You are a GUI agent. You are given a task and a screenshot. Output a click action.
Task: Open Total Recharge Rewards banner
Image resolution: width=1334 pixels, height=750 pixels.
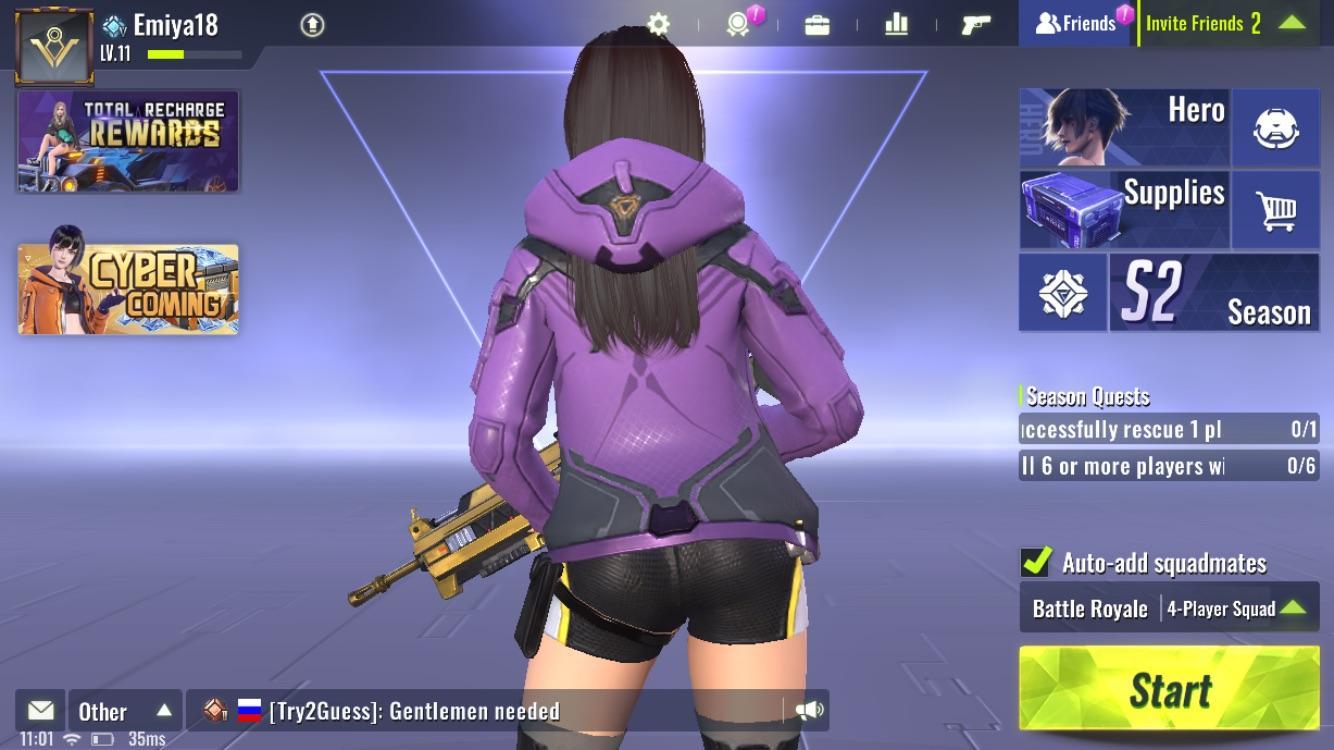127,141
